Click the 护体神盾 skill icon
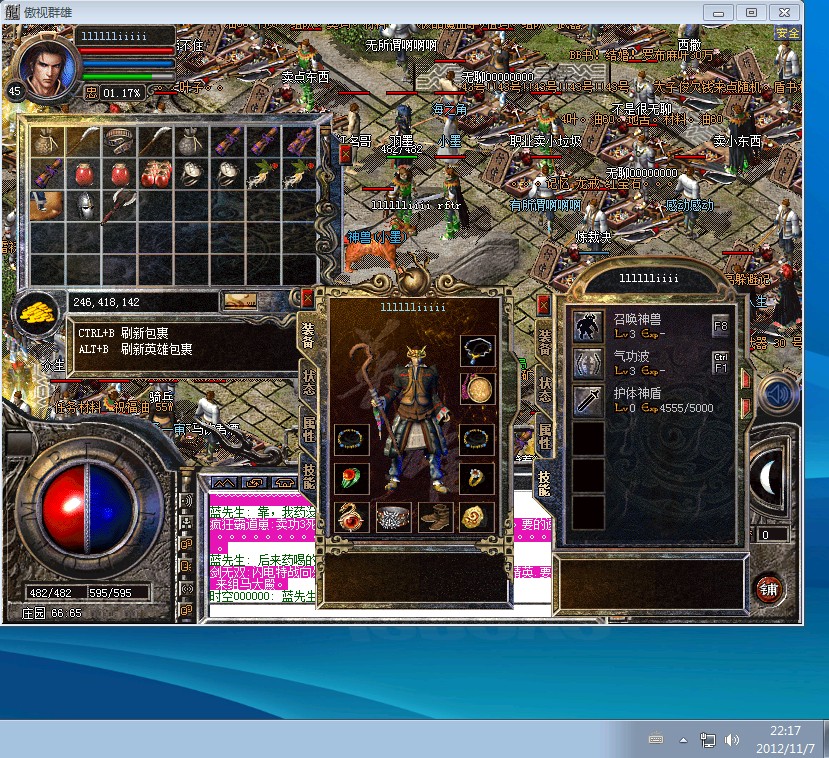 [x=588, y=400]
